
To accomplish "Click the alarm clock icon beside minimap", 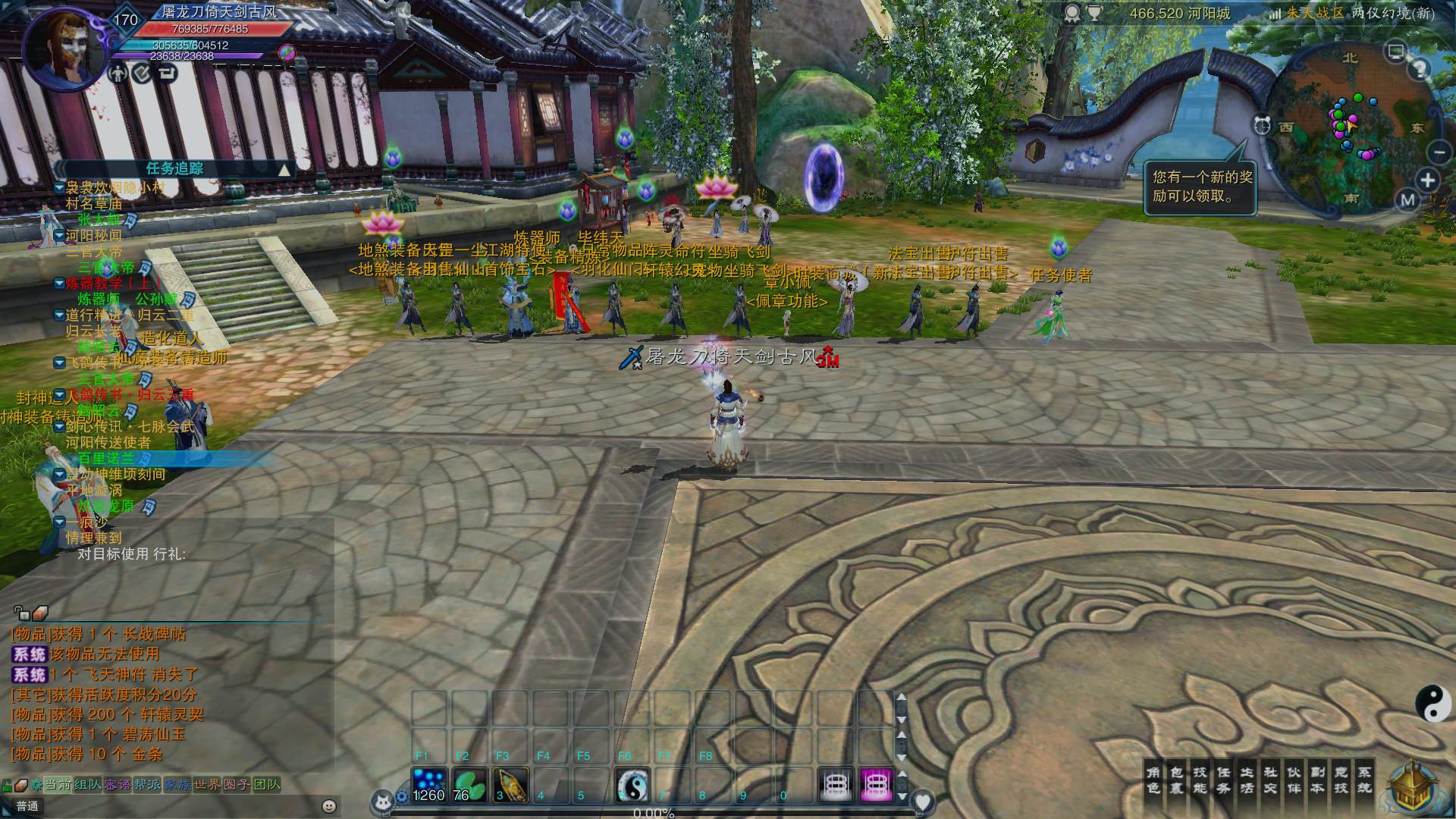I will (x=1263, y=125).
